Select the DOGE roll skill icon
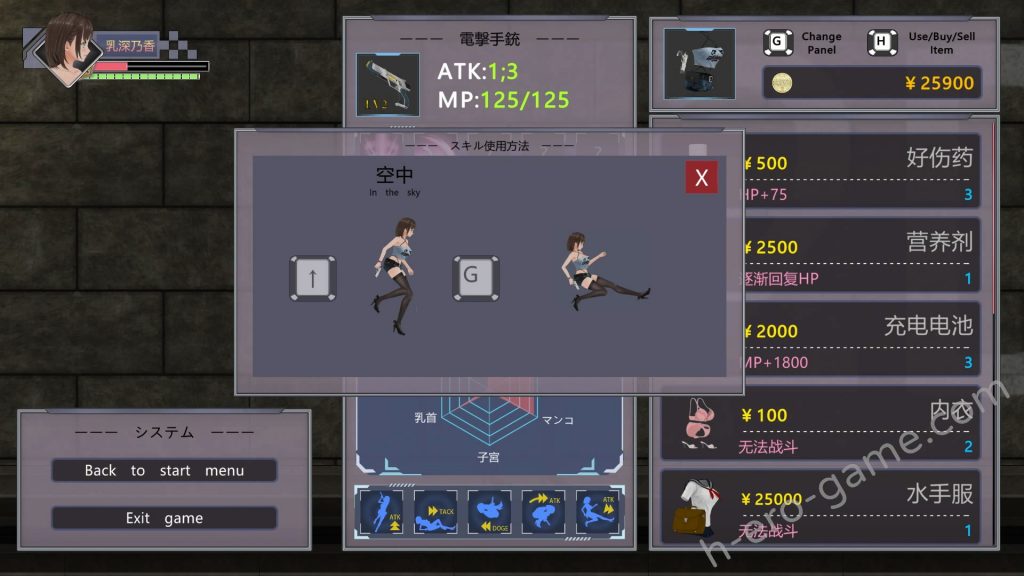Screen dimensions: 1024x576 point(489,512)
